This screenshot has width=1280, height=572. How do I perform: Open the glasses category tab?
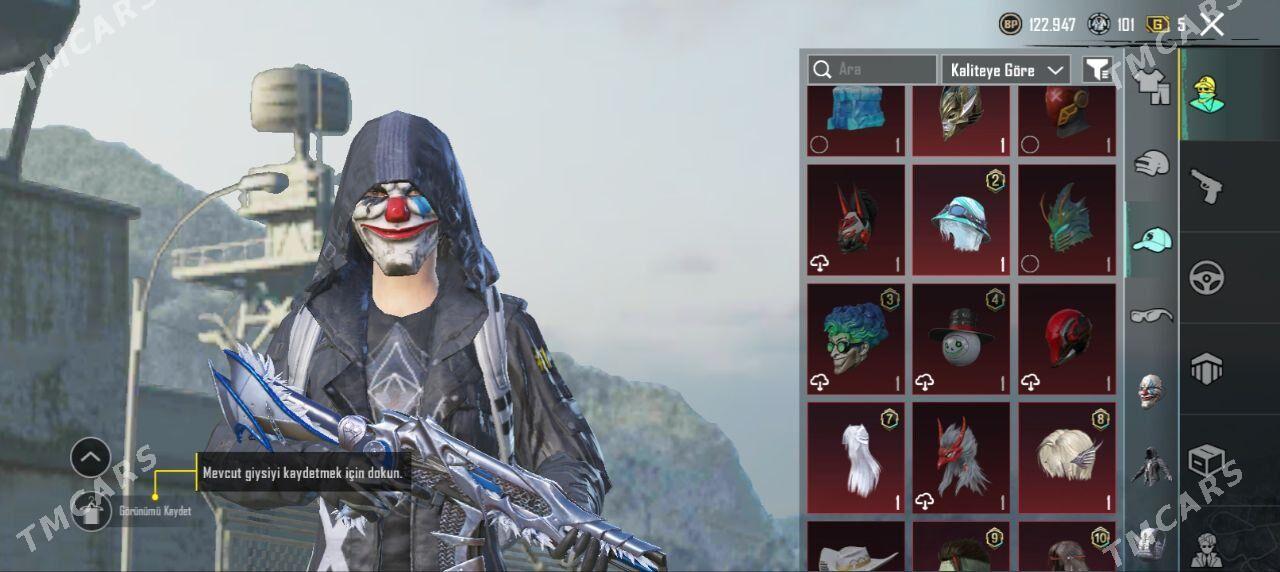click(1151, 316)
